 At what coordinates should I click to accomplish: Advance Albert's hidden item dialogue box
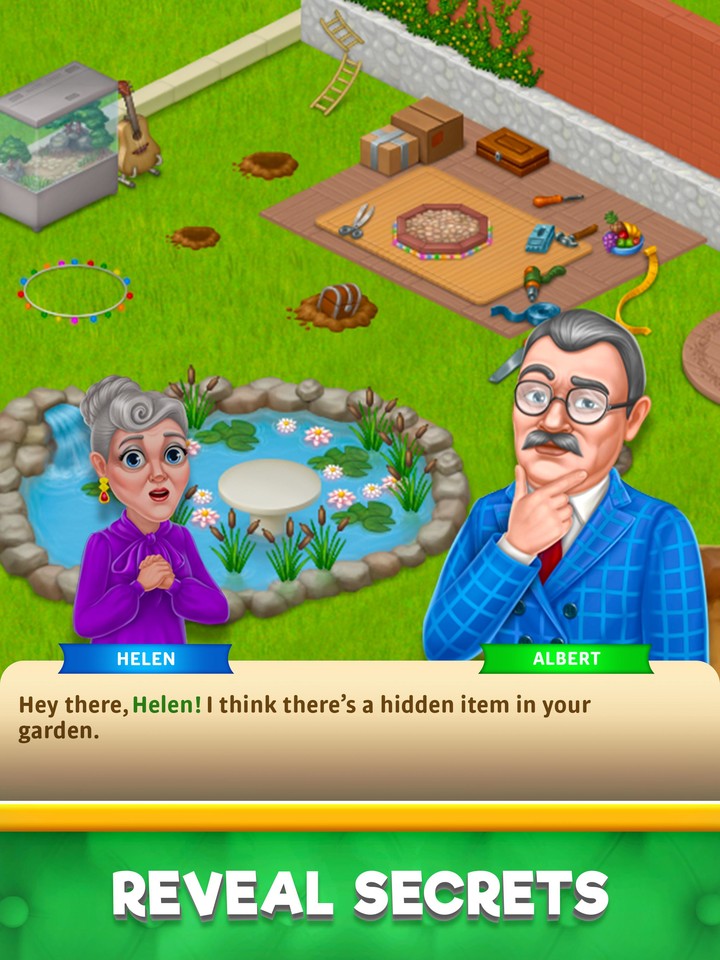click(x=360, y=735)
